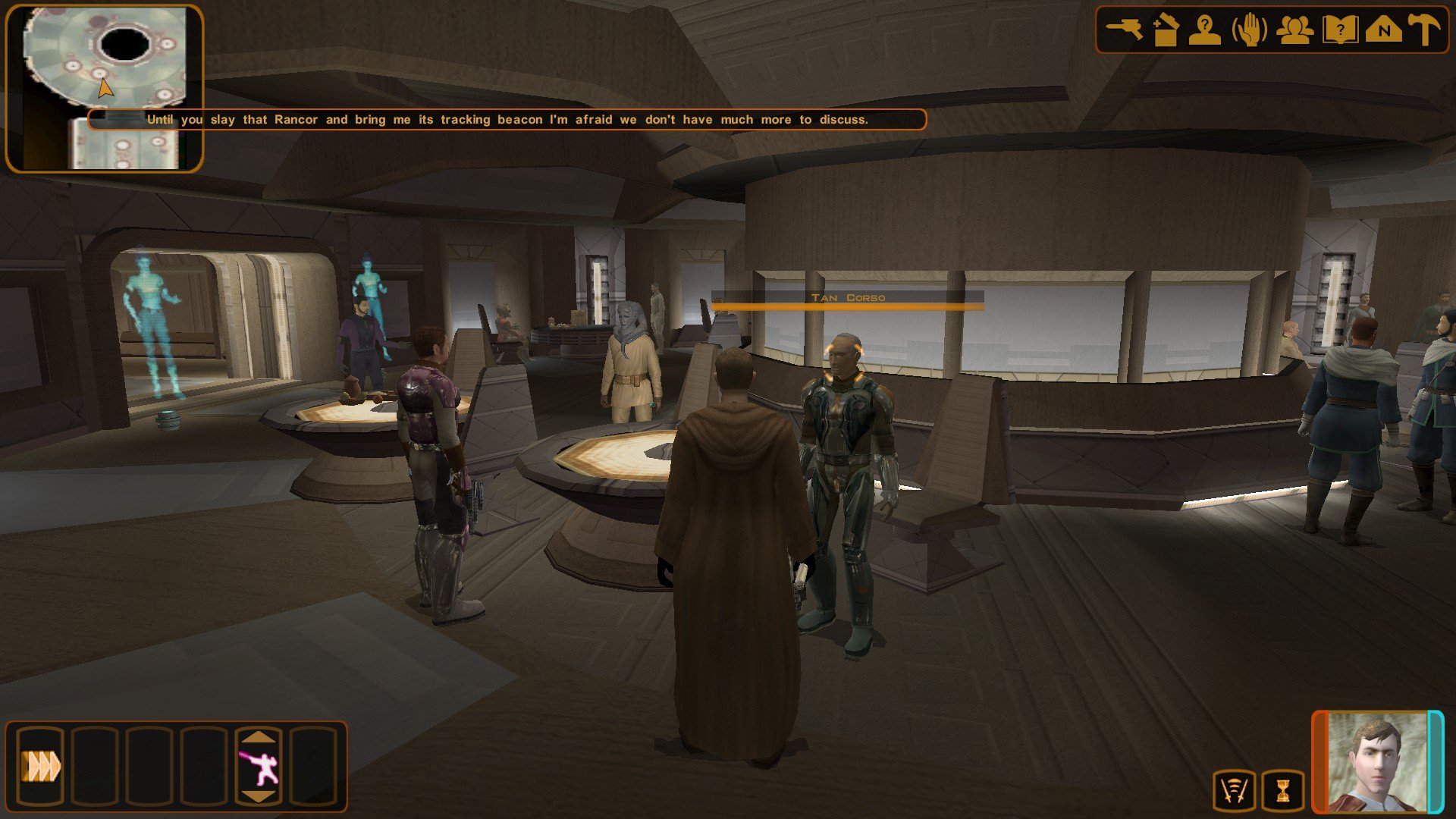1456x819 pixels.
Task: Toggle the crossed-swords solo mode button
Action: click(x=1235, y=791)
